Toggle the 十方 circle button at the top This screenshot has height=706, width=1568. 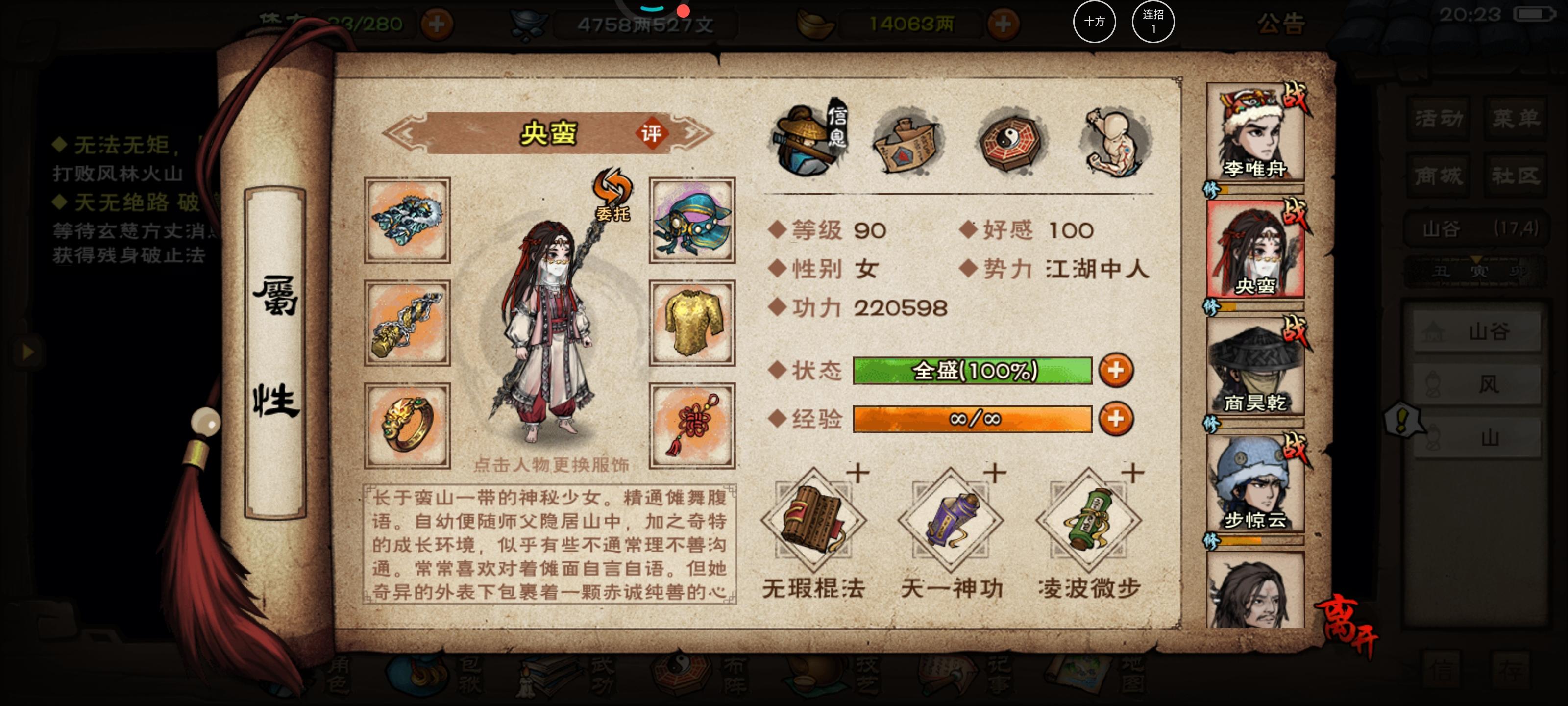click(x=1095, y=22)
